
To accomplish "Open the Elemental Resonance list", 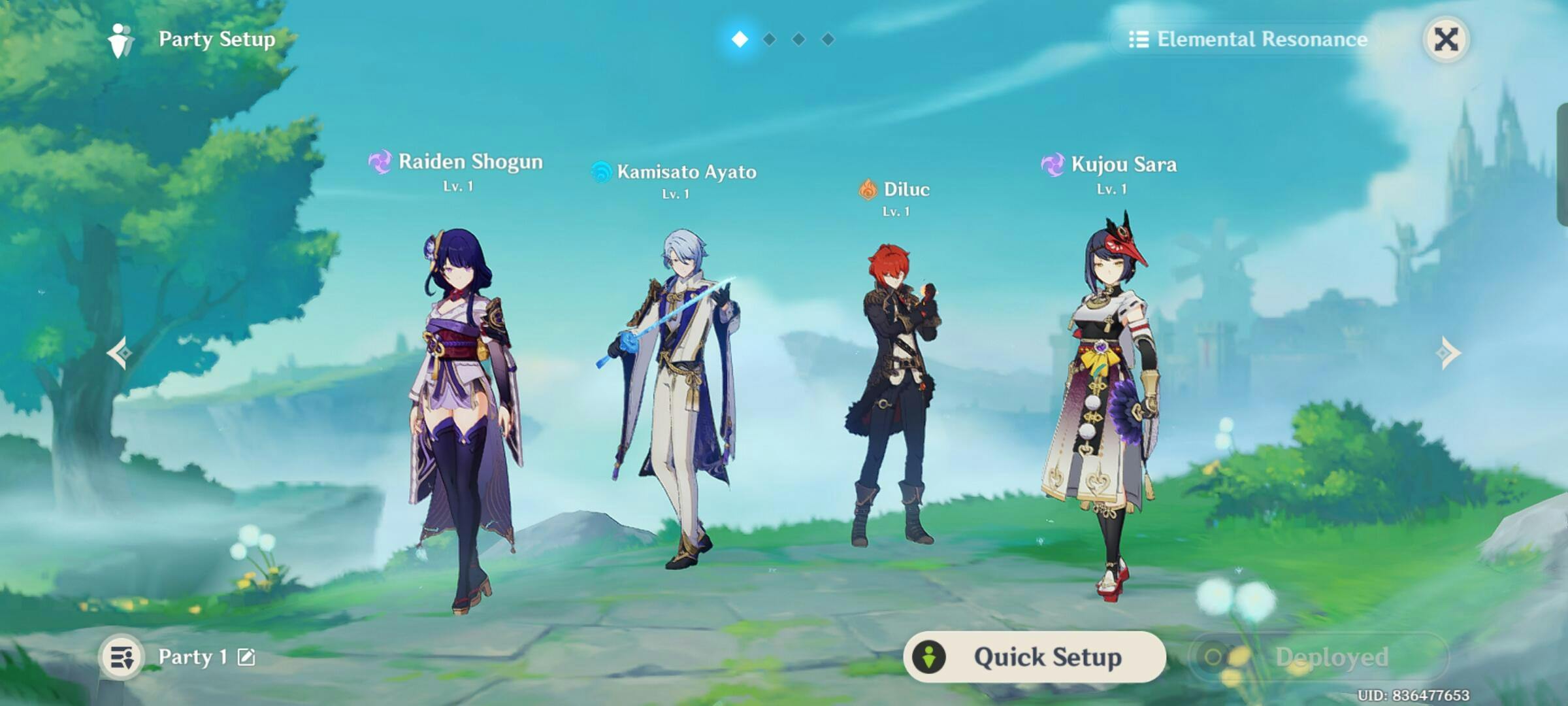I will coord(1249,39).
